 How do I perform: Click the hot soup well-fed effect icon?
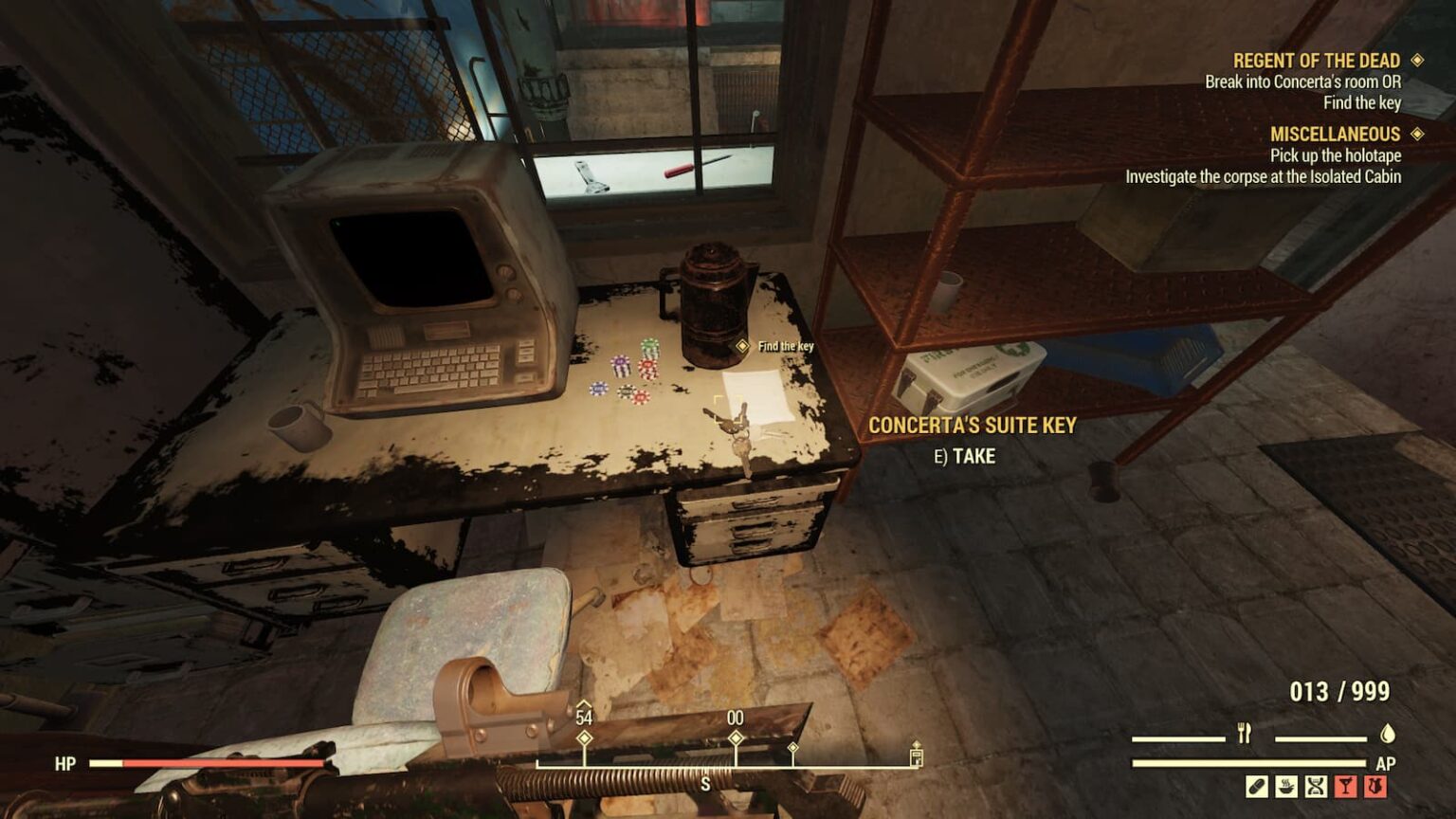pos(1286,786)
